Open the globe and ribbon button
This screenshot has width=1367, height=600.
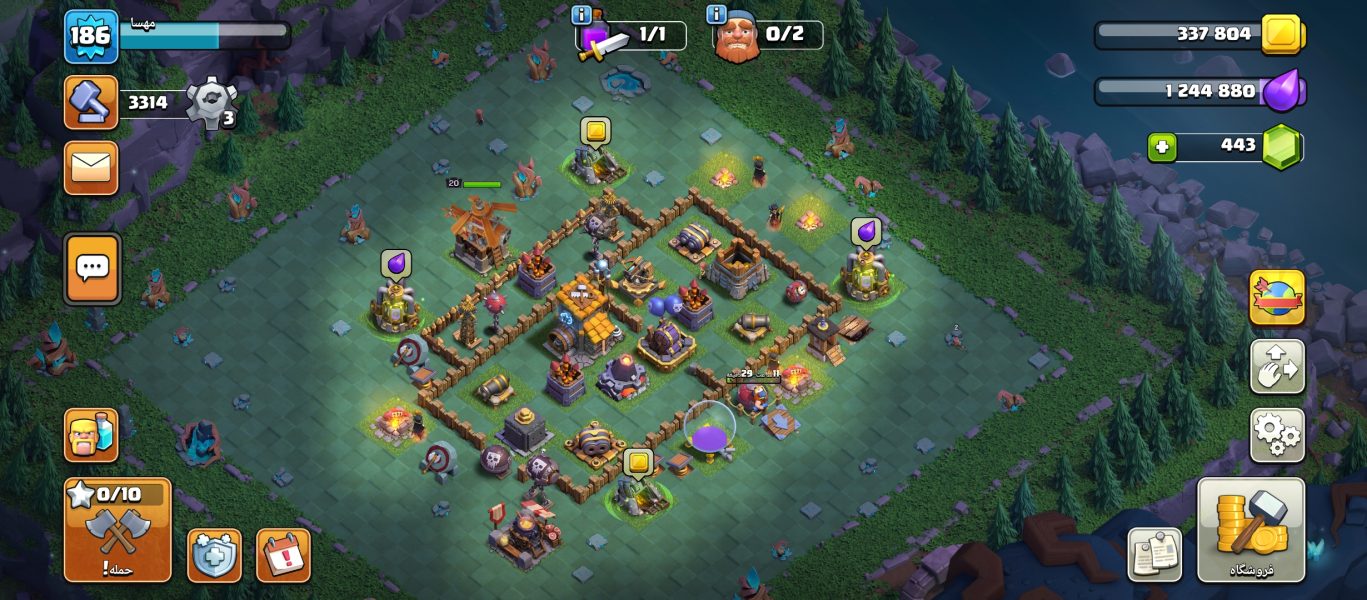1277,298
